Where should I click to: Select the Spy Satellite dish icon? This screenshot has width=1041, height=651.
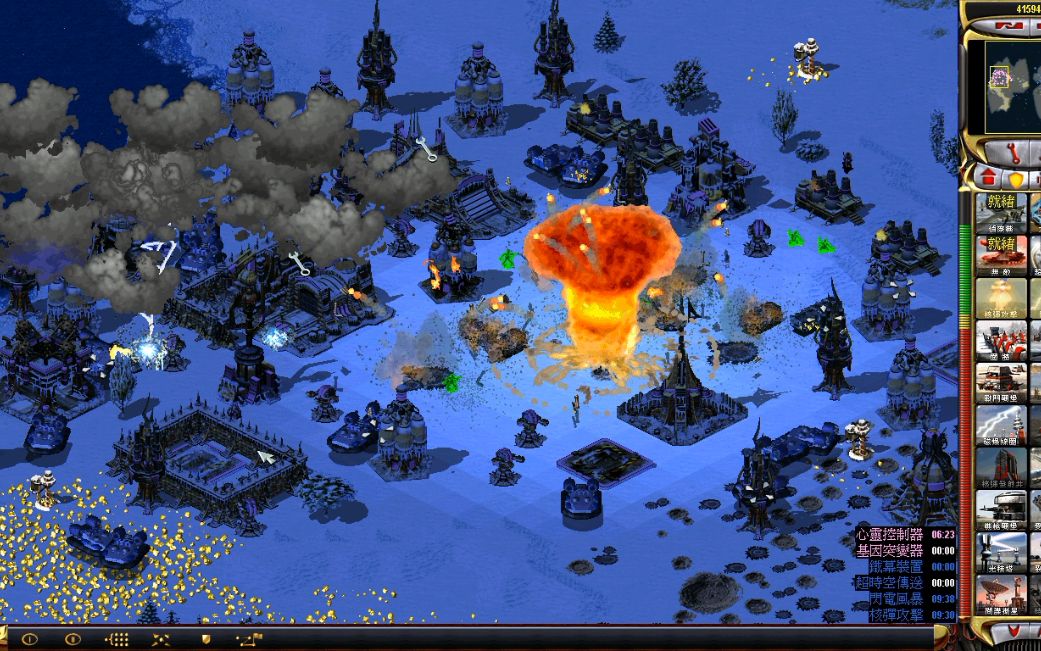(x=1000, y=596)
